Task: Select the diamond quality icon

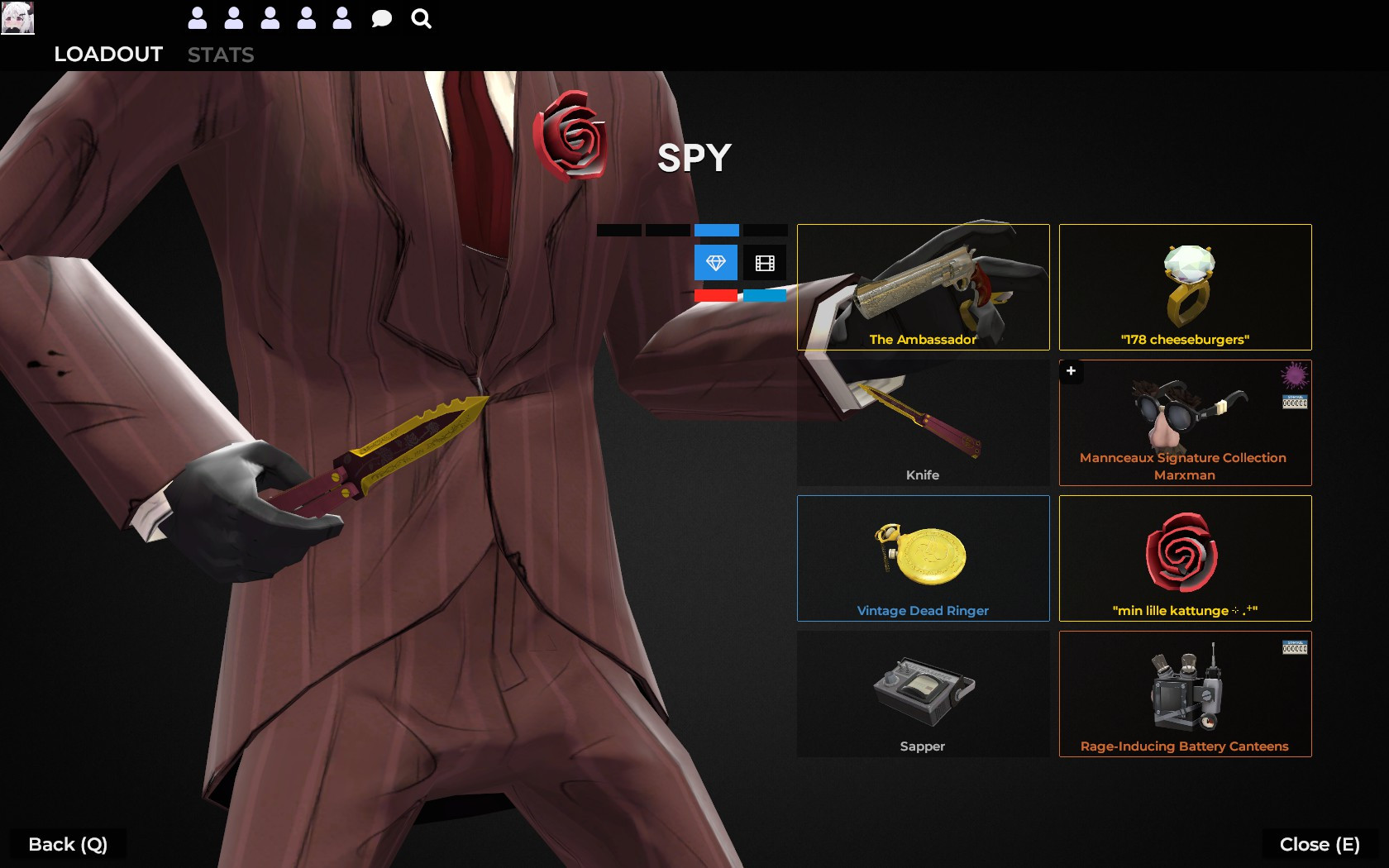Action: click(714, 263)
